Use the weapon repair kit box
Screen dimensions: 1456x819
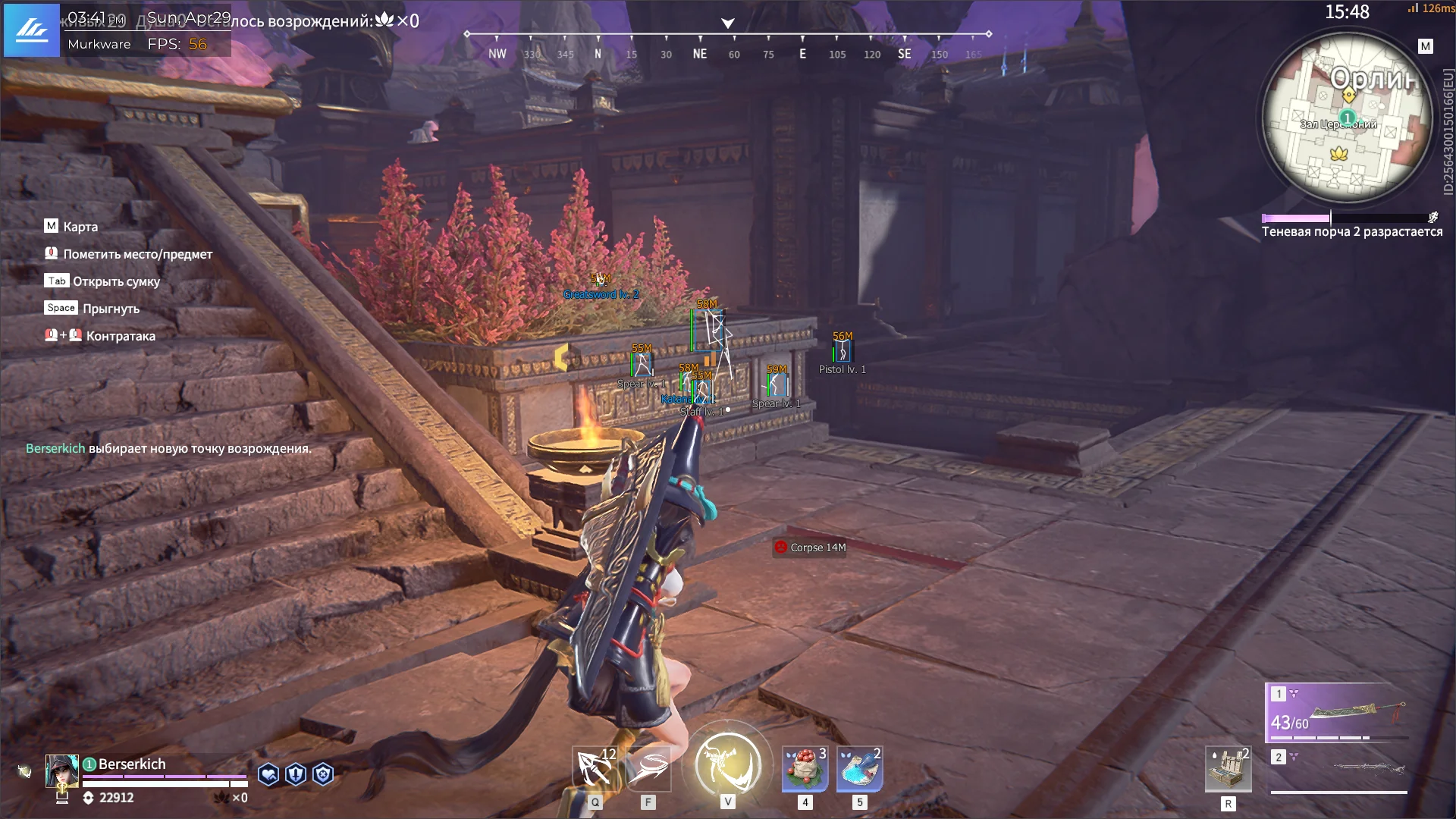point(1228,769)
